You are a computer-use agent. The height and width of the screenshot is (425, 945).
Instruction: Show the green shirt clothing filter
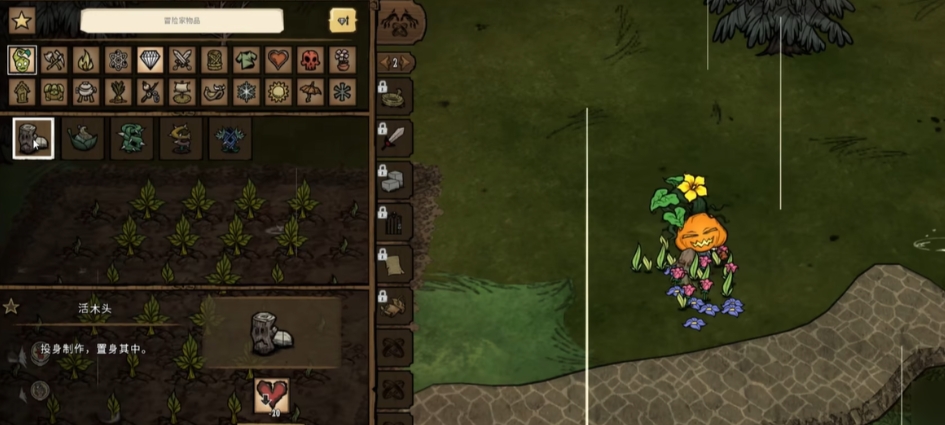[246, 60]
